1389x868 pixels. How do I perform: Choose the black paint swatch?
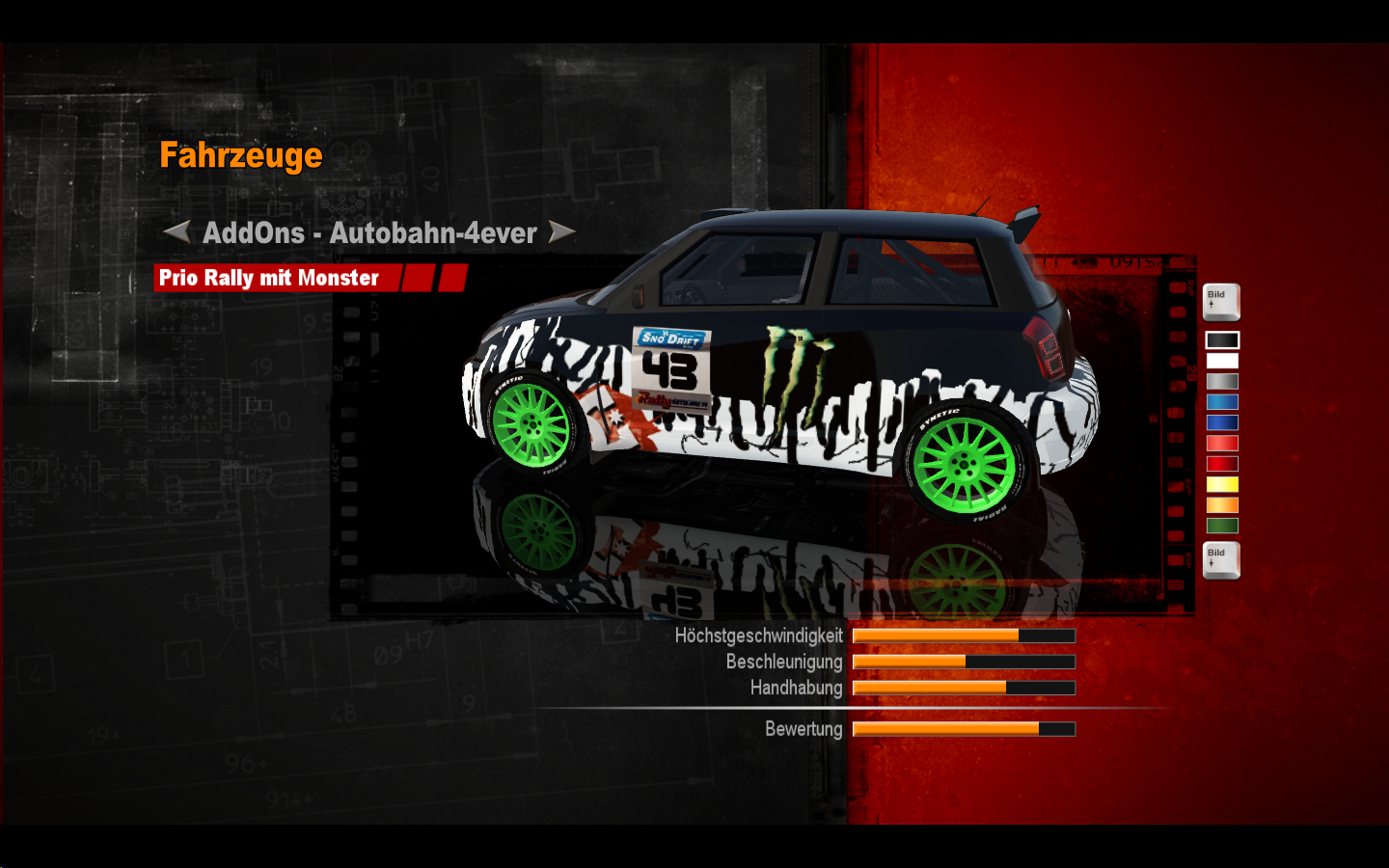tap(1222, 340)
